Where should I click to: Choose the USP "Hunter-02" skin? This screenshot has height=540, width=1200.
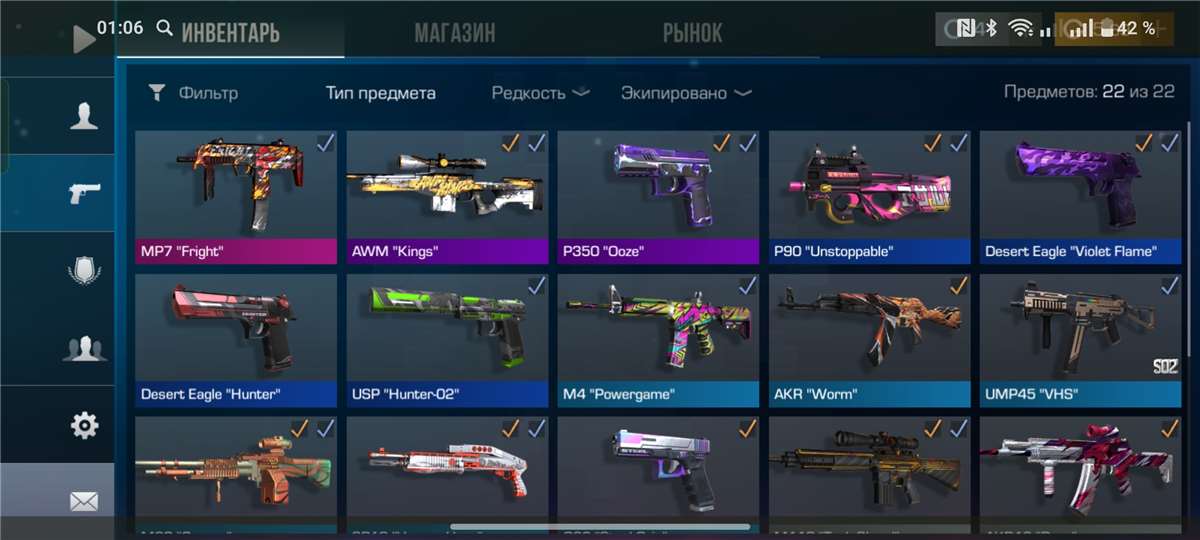tap(447, 340)
